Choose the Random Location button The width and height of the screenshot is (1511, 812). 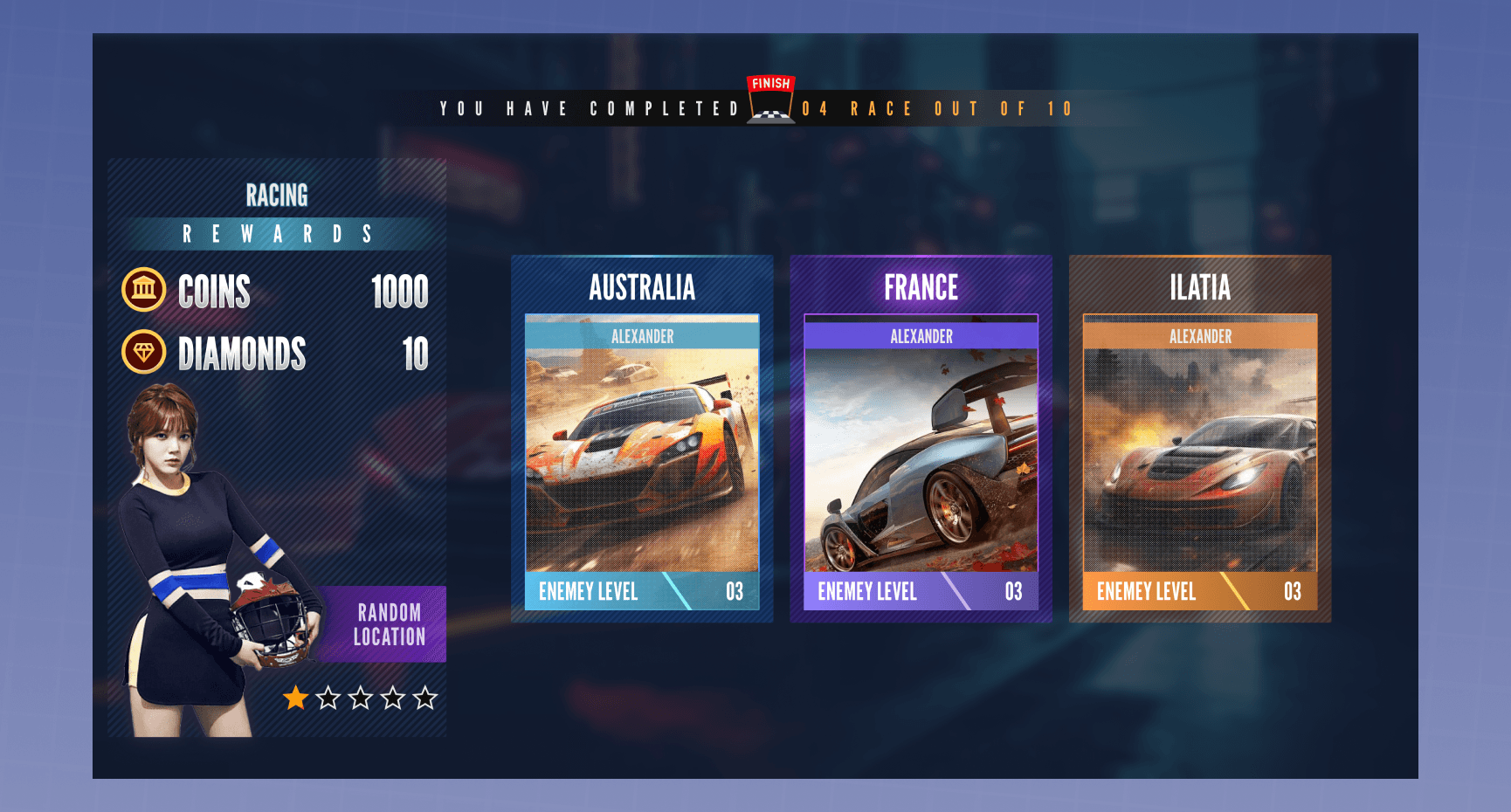coord(389,624)
